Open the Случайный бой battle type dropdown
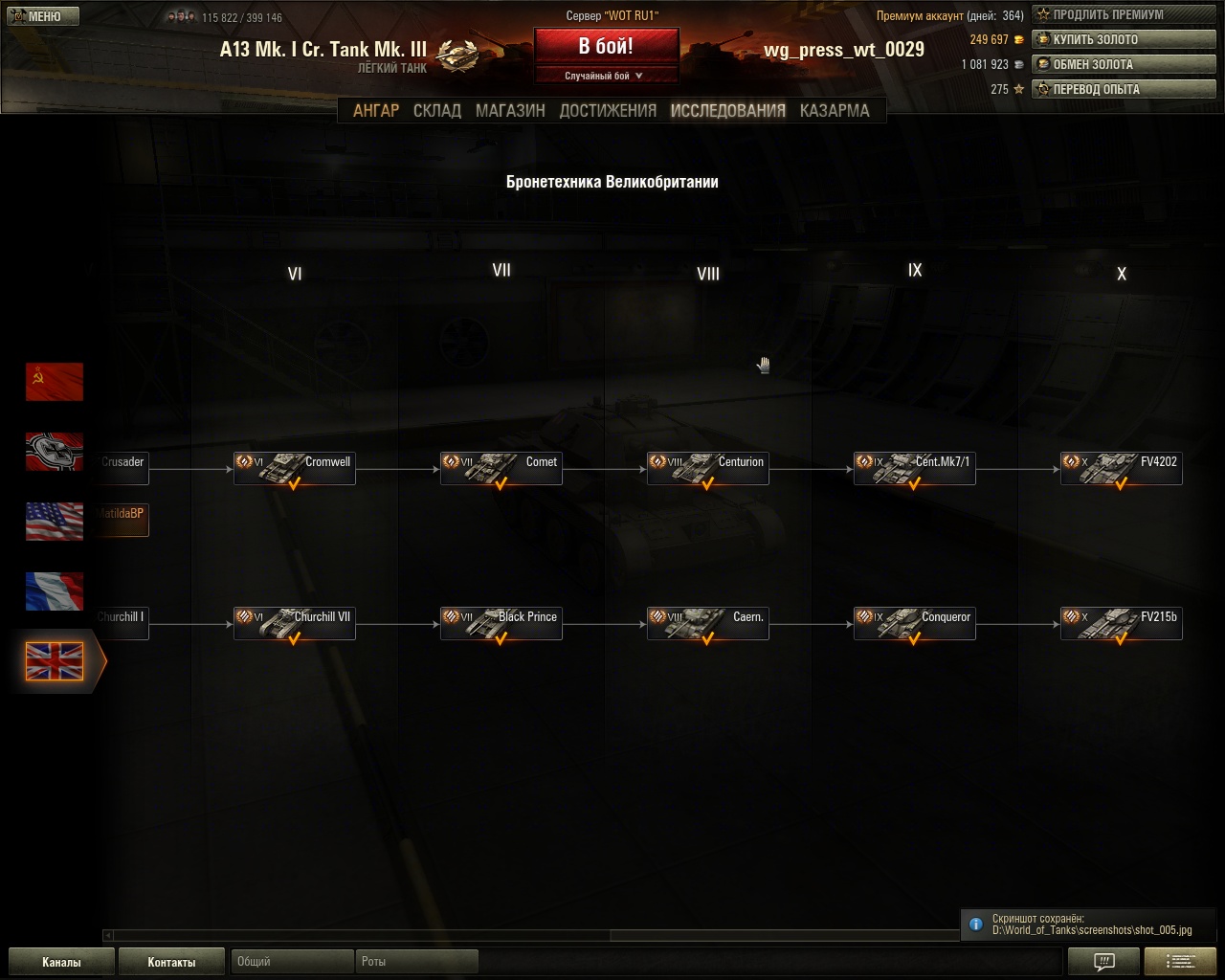This screenshot has width=1225, height=980. (606, 76)
